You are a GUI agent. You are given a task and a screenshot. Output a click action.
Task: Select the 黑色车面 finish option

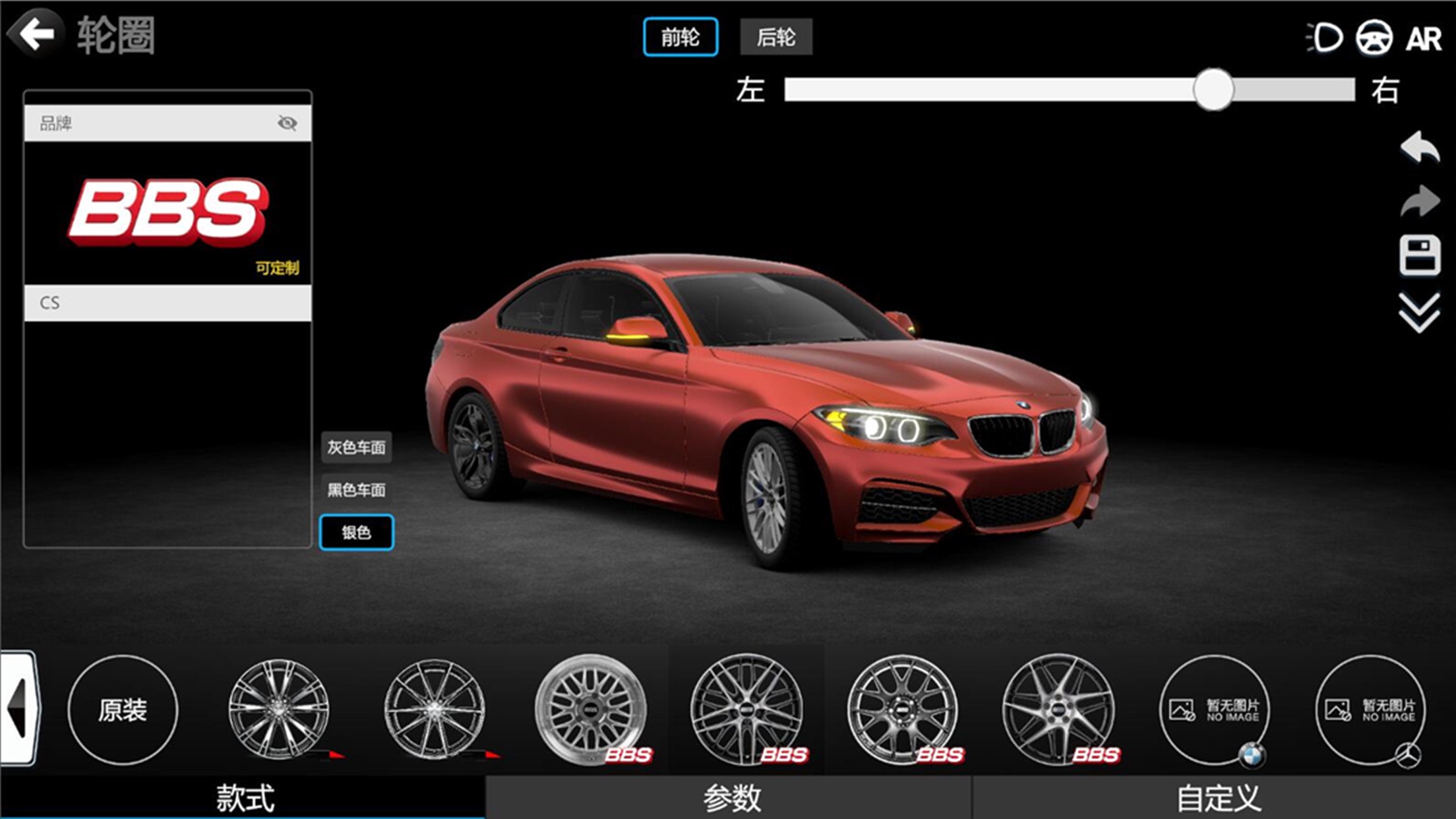pos(356,490)
